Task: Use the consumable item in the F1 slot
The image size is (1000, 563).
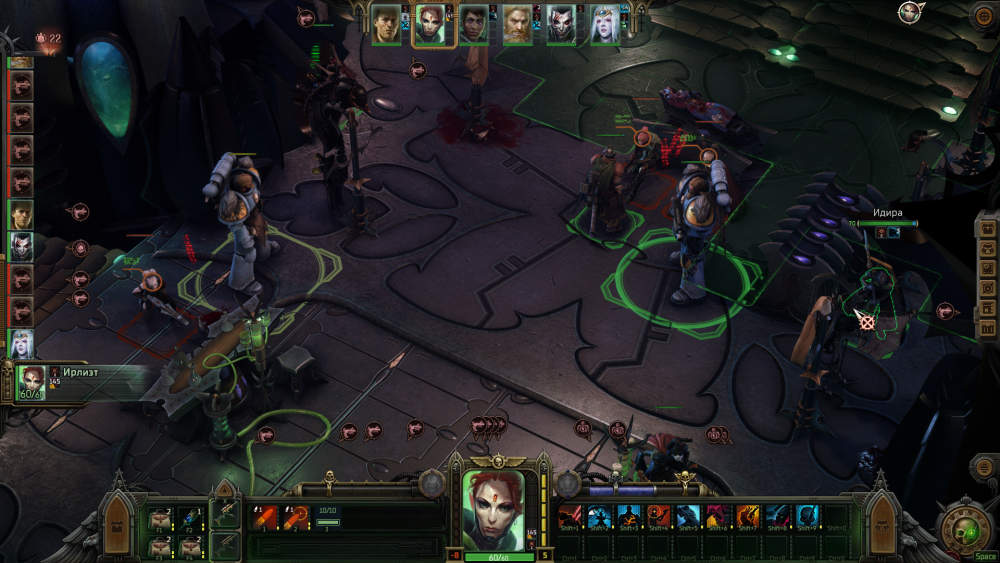Action: [160, 518]
